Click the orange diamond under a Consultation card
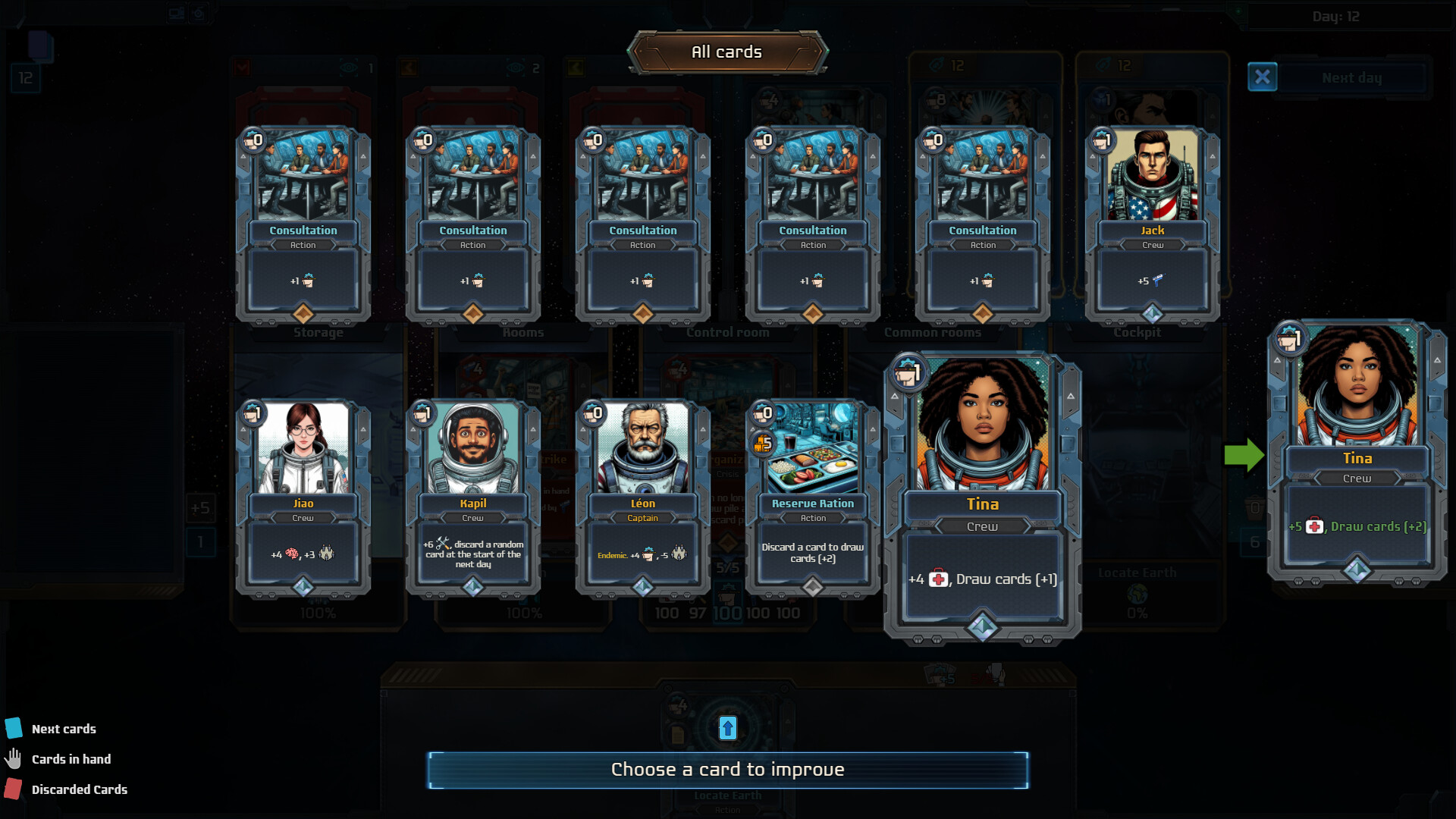Viewport: 1456px width, 819px height. coord(303,311)
